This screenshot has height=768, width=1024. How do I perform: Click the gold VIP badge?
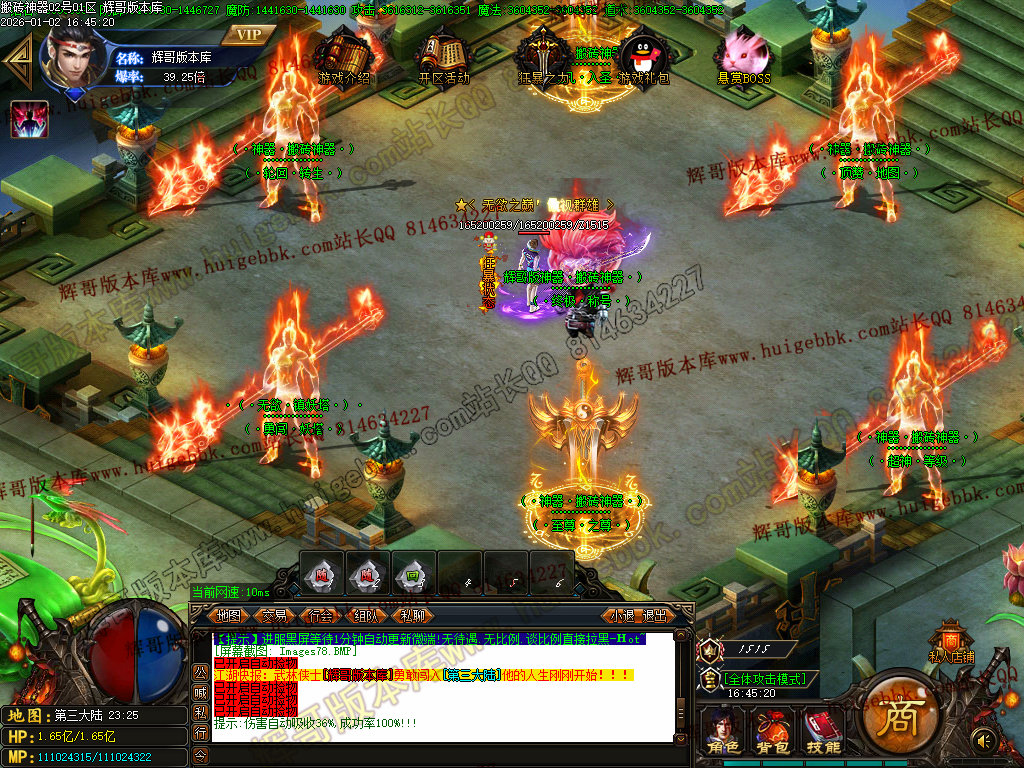[248, 34]
